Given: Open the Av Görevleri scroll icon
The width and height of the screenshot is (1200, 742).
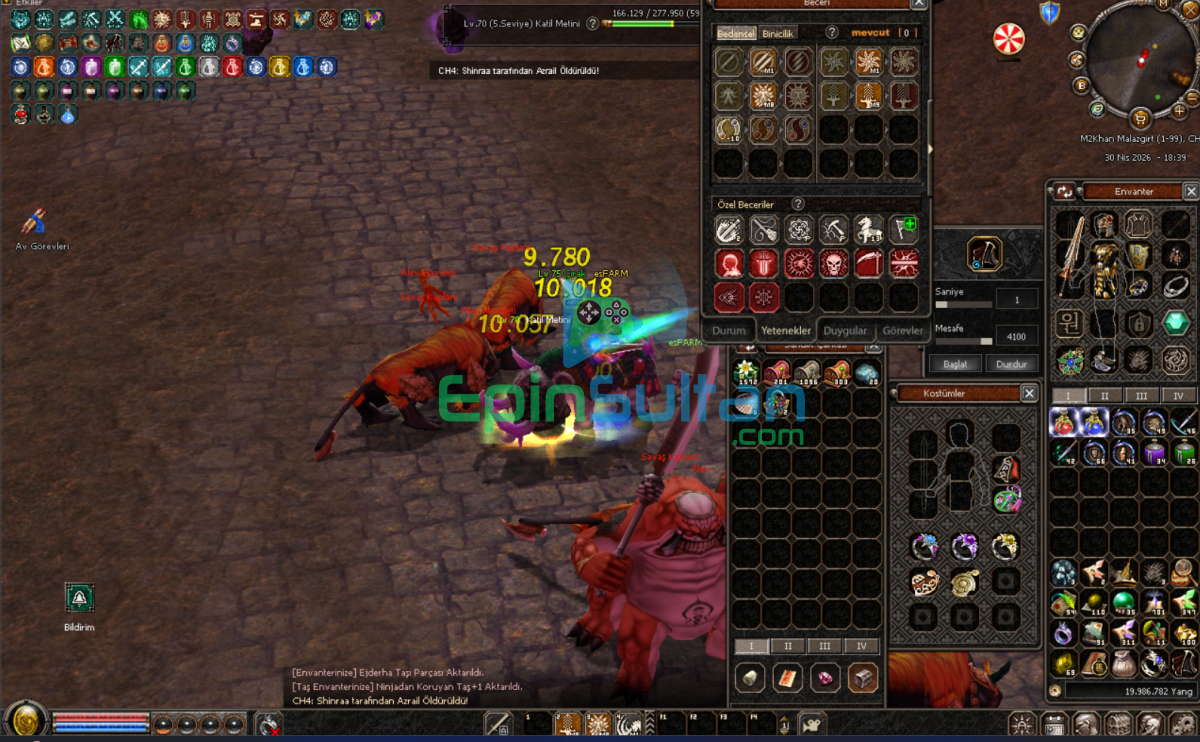Looking at the screenshot, I should pyautogui.click(x=36, y=221).
